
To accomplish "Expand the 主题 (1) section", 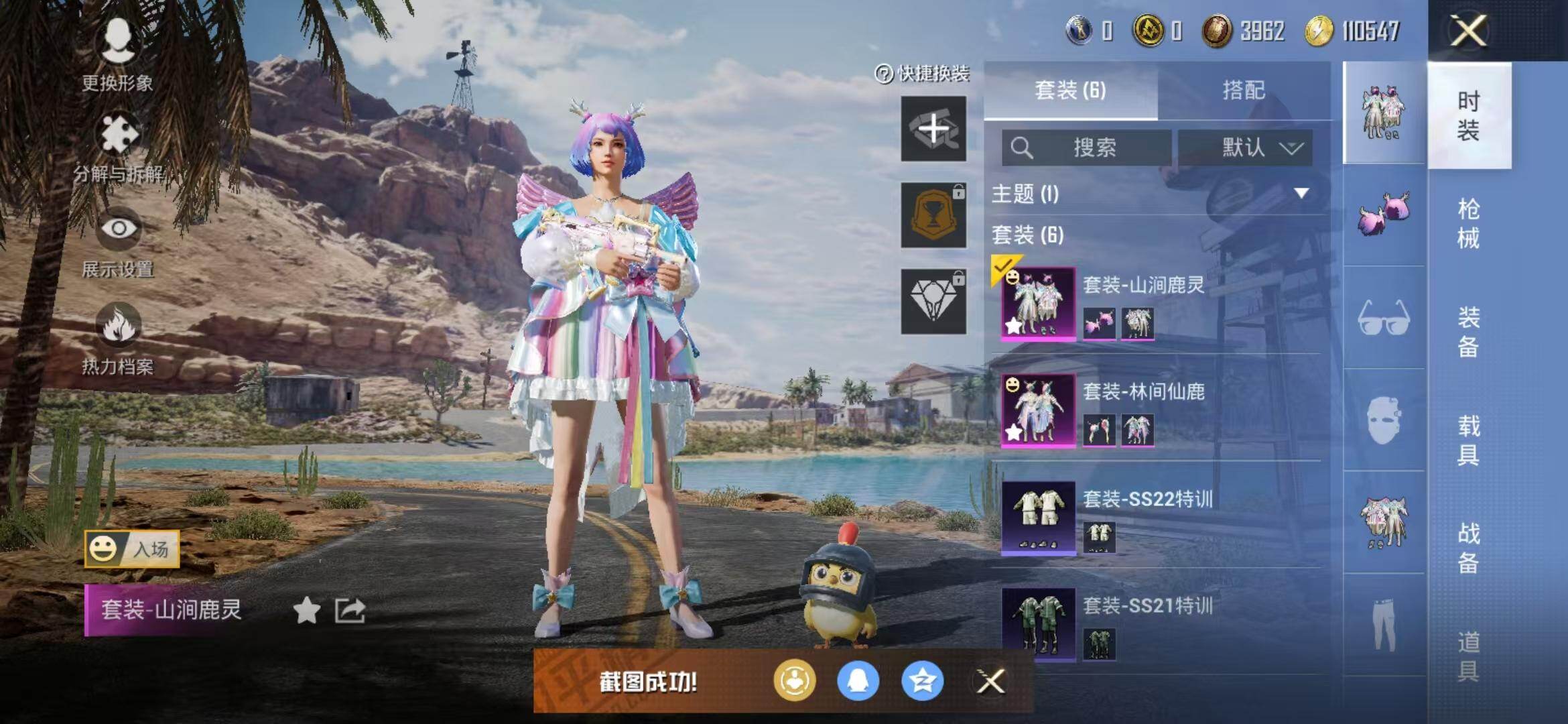I will 1301,194.
